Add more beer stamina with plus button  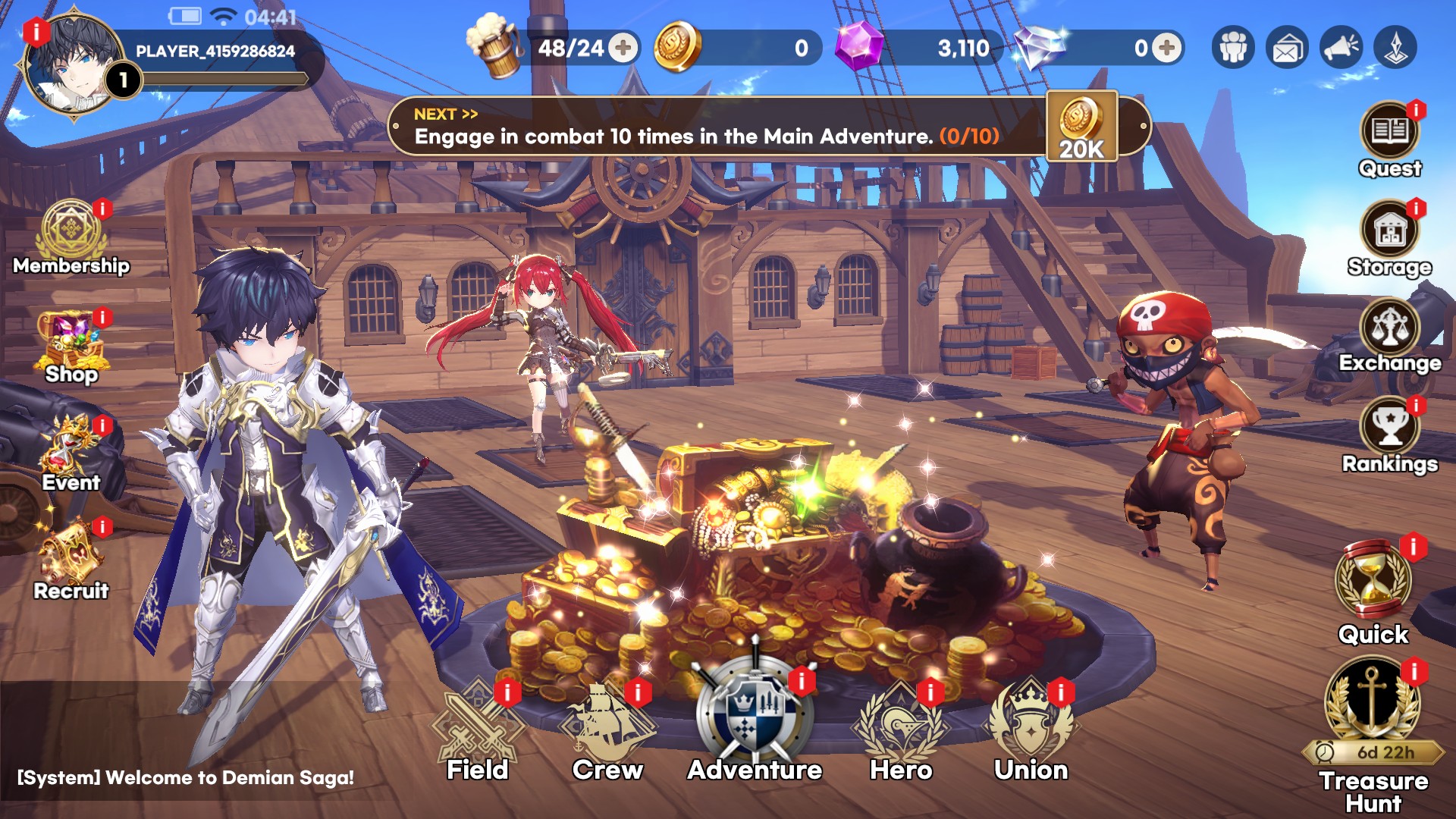623,49
